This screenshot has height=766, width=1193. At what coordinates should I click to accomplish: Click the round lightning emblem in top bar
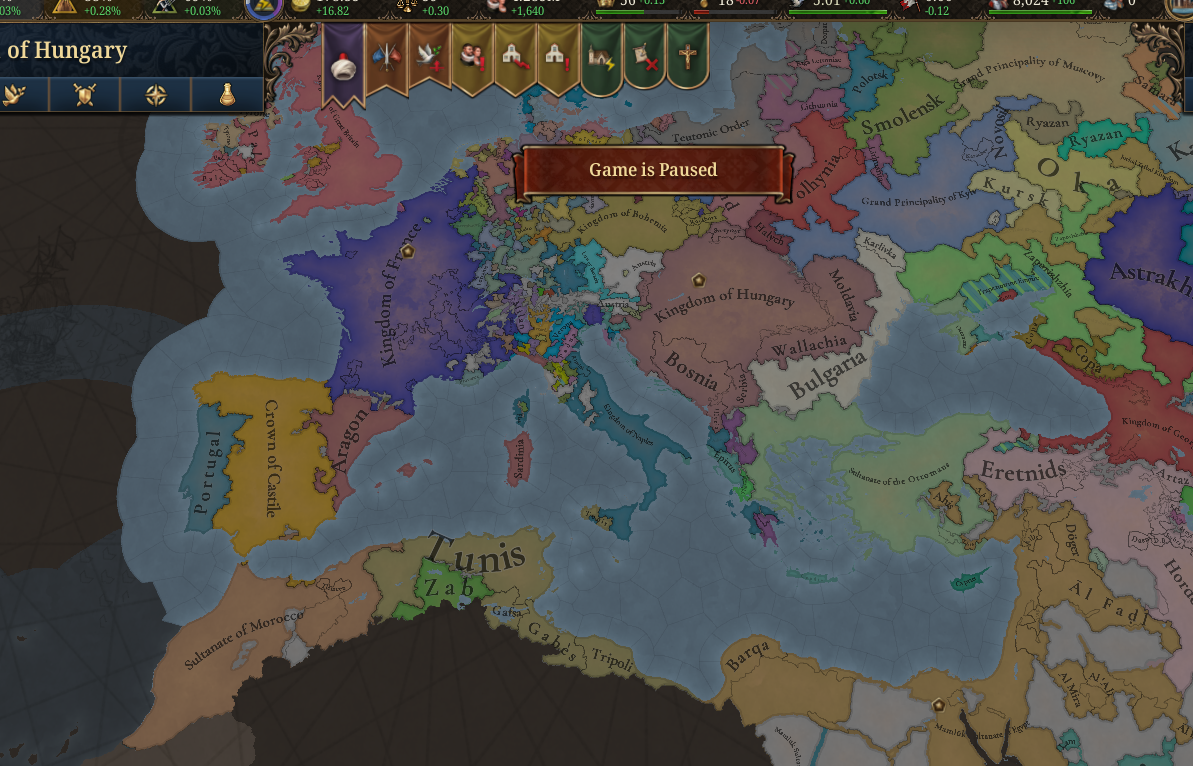coord(263,8)
